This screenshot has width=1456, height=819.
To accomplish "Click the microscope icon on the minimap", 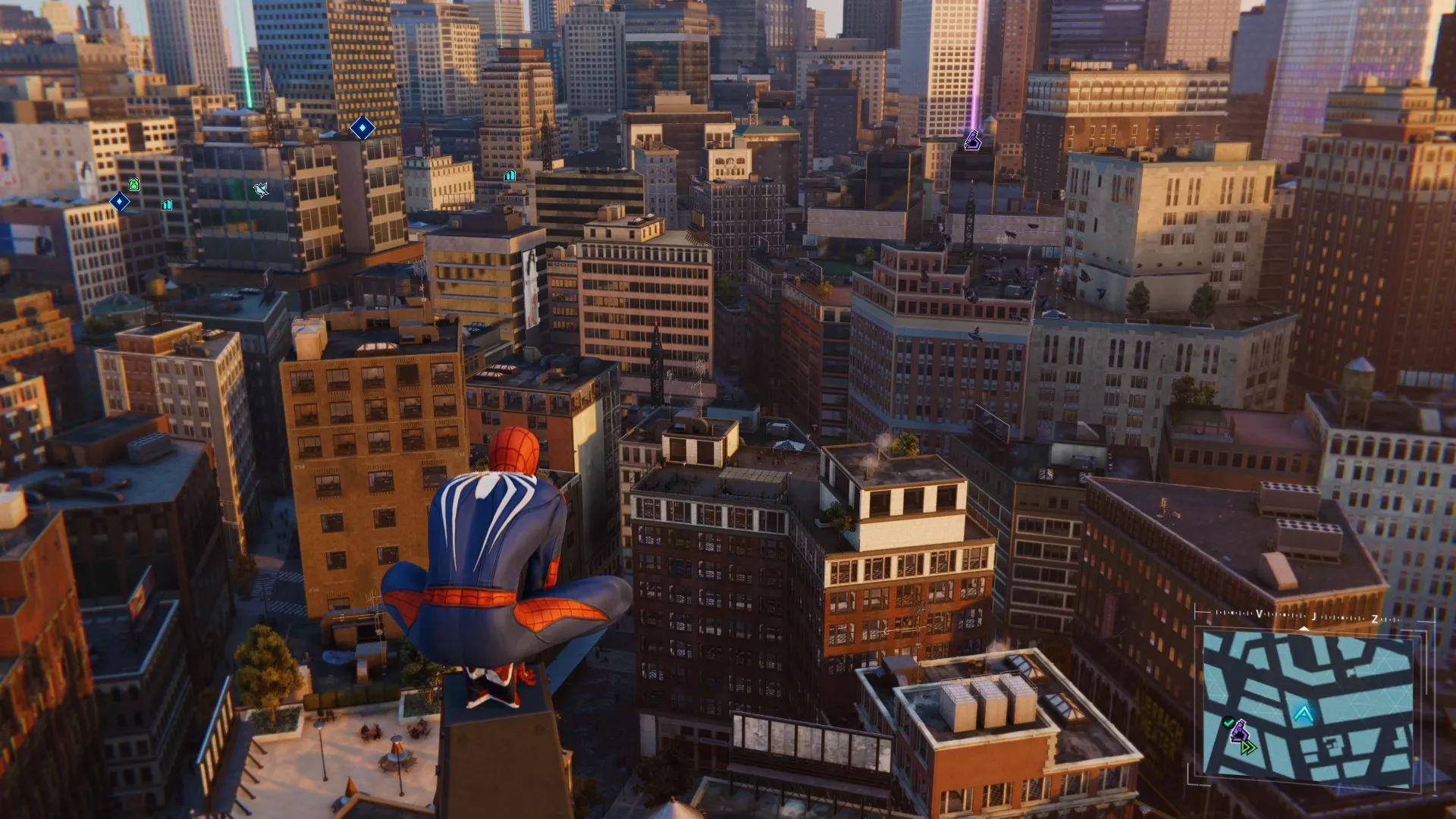I will [x=1241, y=731].
